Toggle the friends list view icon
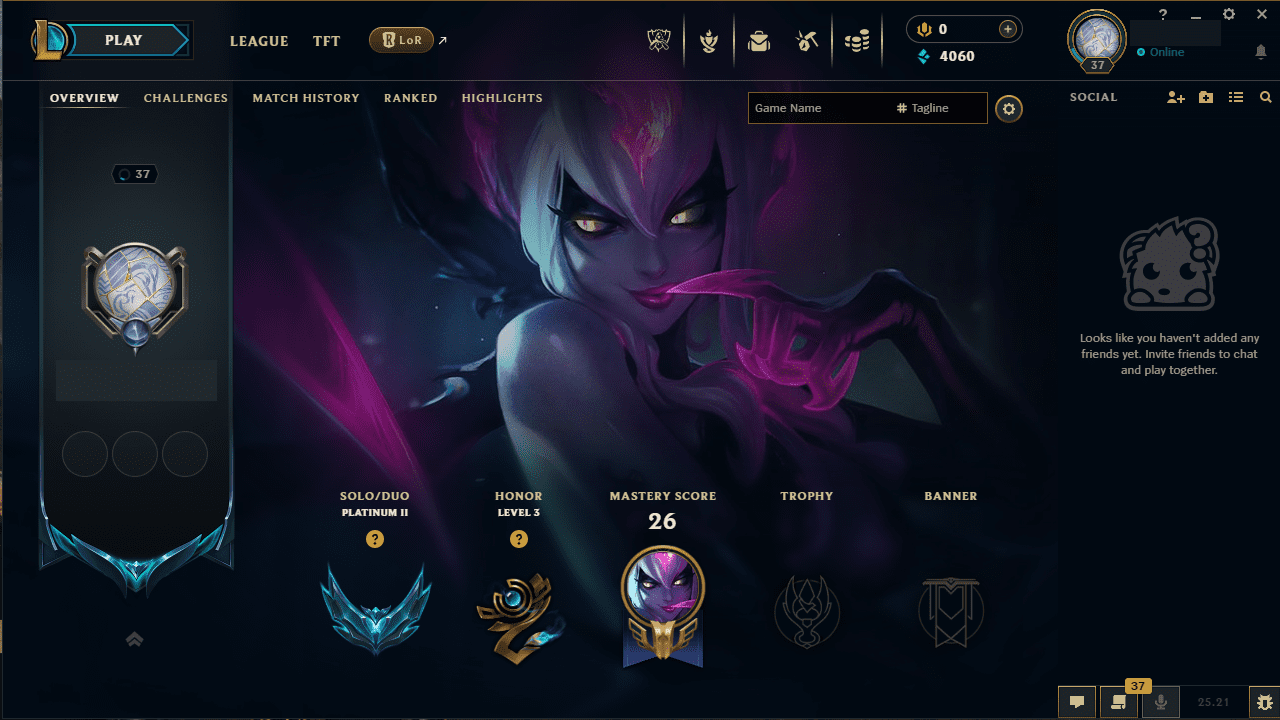 [1236, 97]
